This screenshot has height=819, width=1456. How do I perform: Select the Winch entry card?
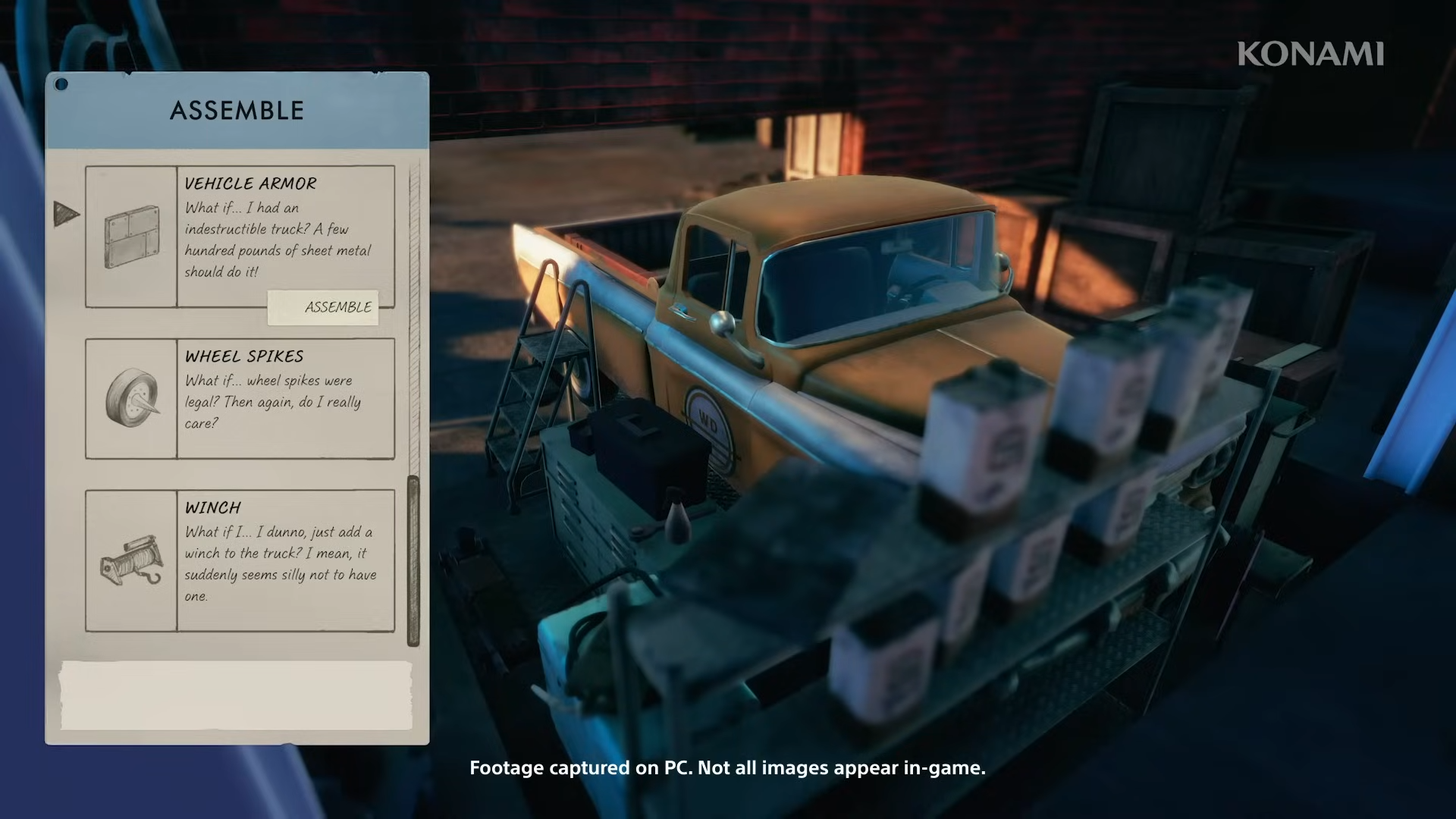click(239, 561)
